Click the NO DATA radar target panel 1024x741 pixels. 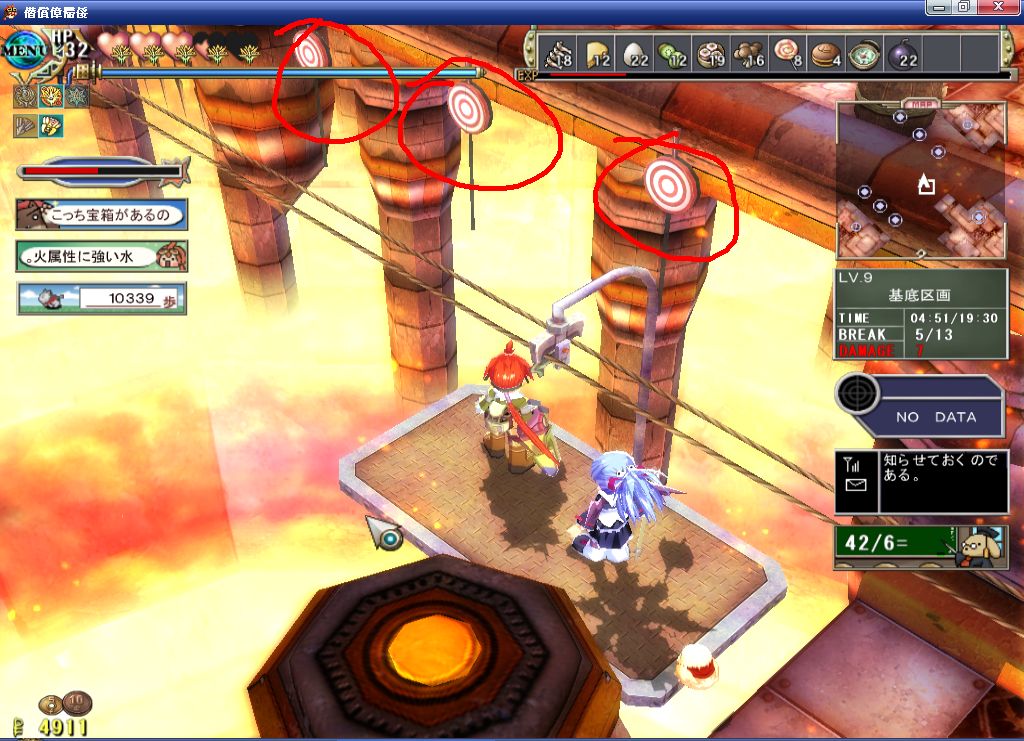921,406
